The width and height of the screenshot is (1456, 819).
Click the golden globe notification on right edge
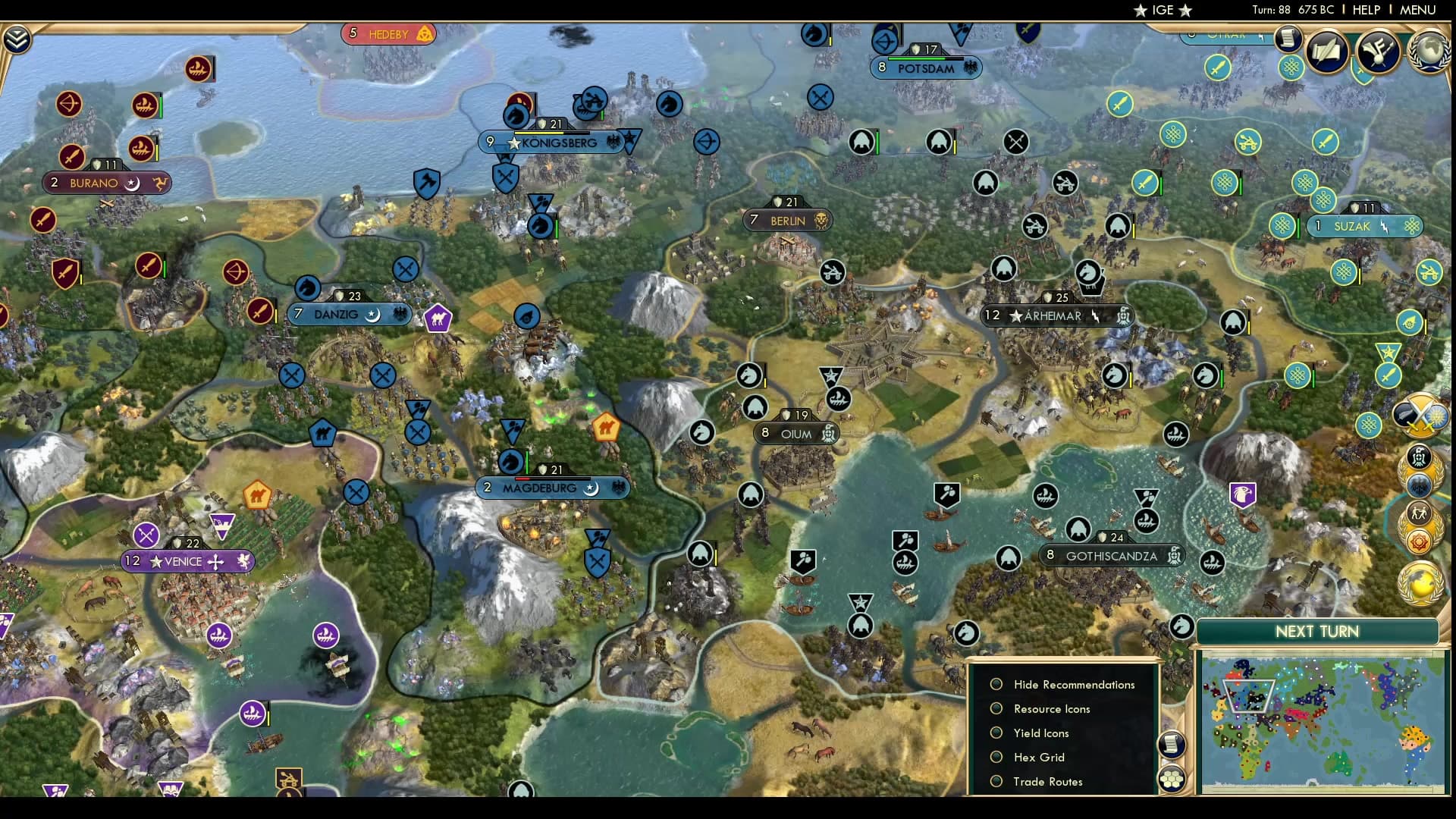[1422, 583]
